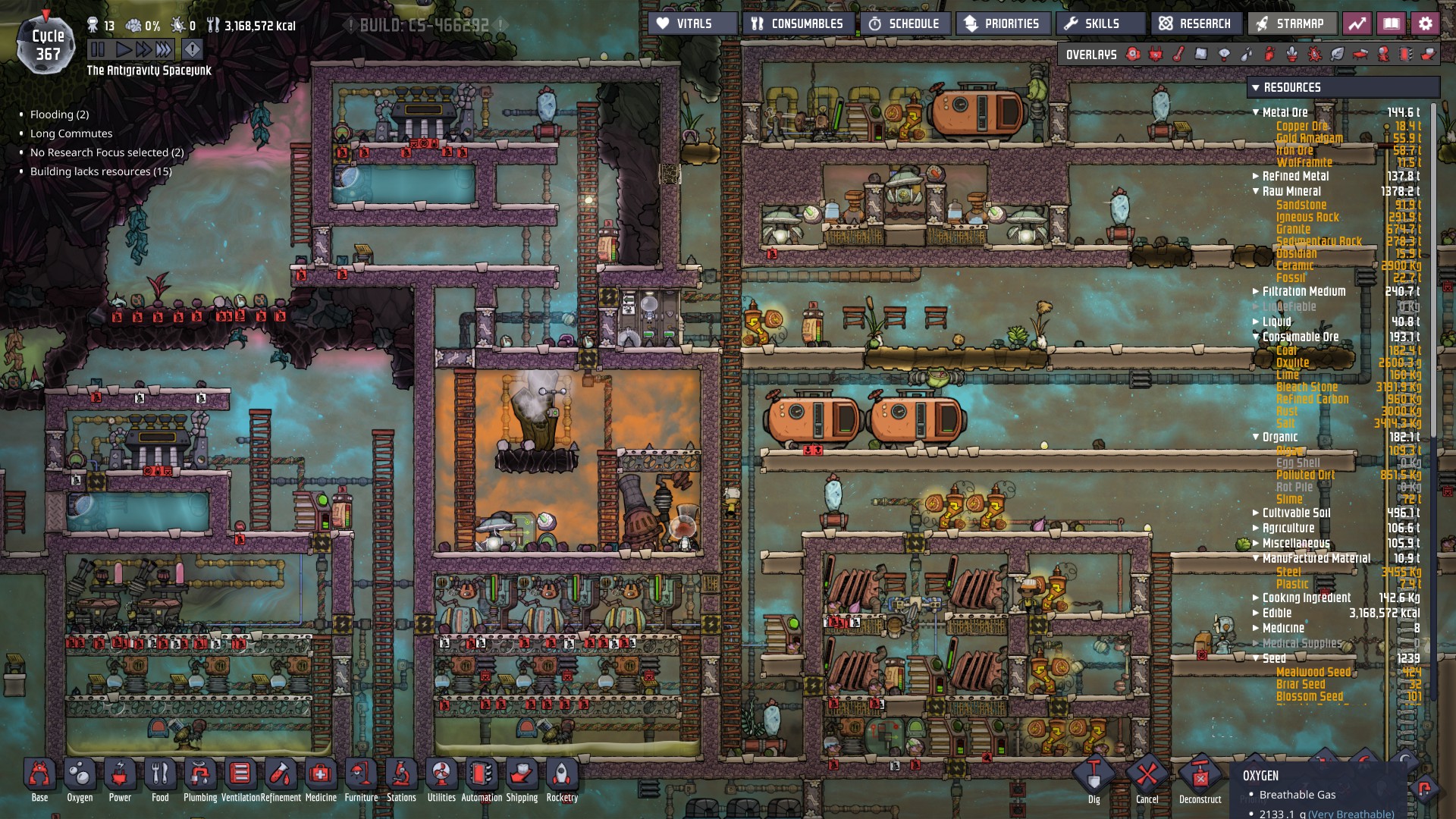1456x819 pixels.
Task: Activate the Dig tool
Action: (1094, 778)
